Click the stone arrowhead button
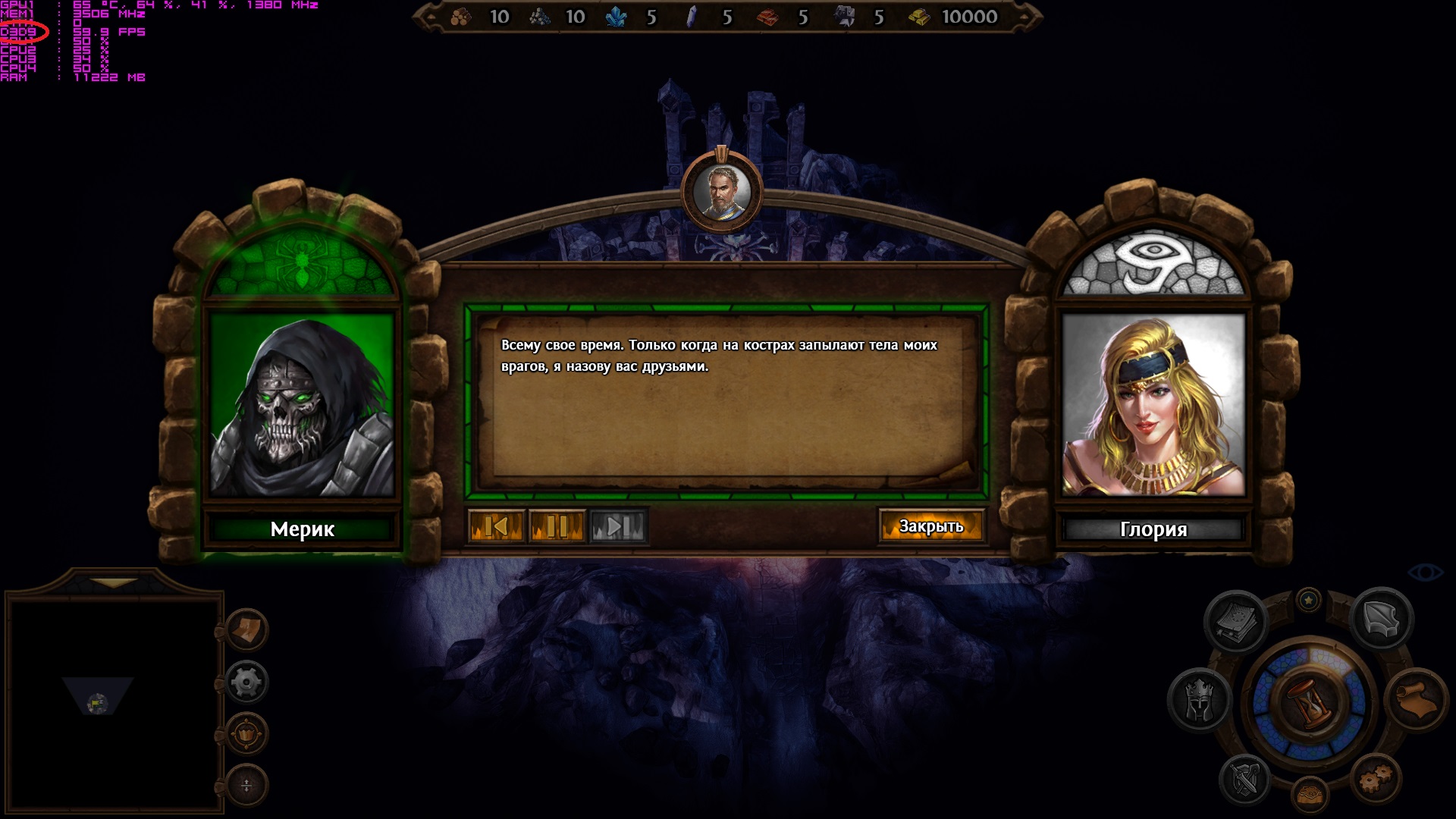The width and height of the screenshot is (1456, 819). click(x=1381, y=619)
